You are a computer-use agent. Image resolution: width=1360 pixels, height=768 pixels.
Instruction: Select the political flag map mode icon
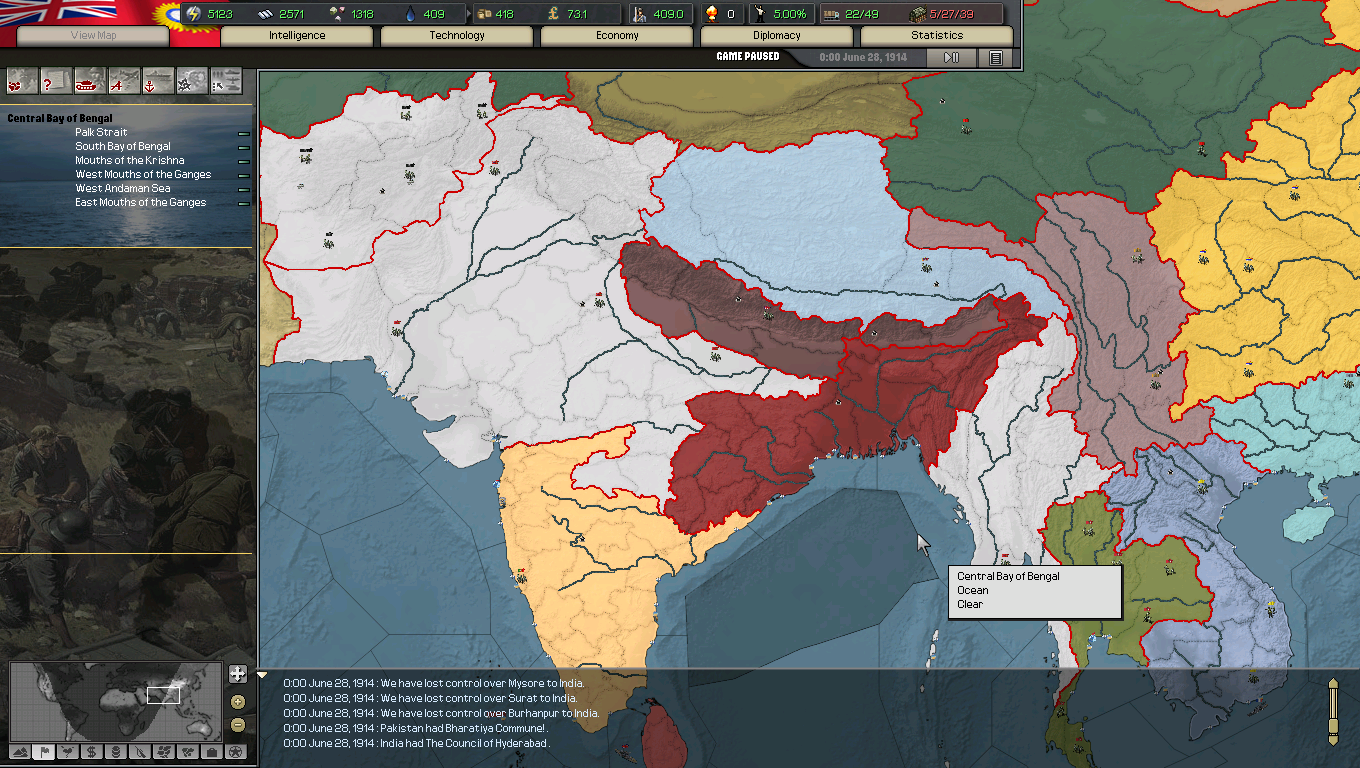click(x=45, y=755)
